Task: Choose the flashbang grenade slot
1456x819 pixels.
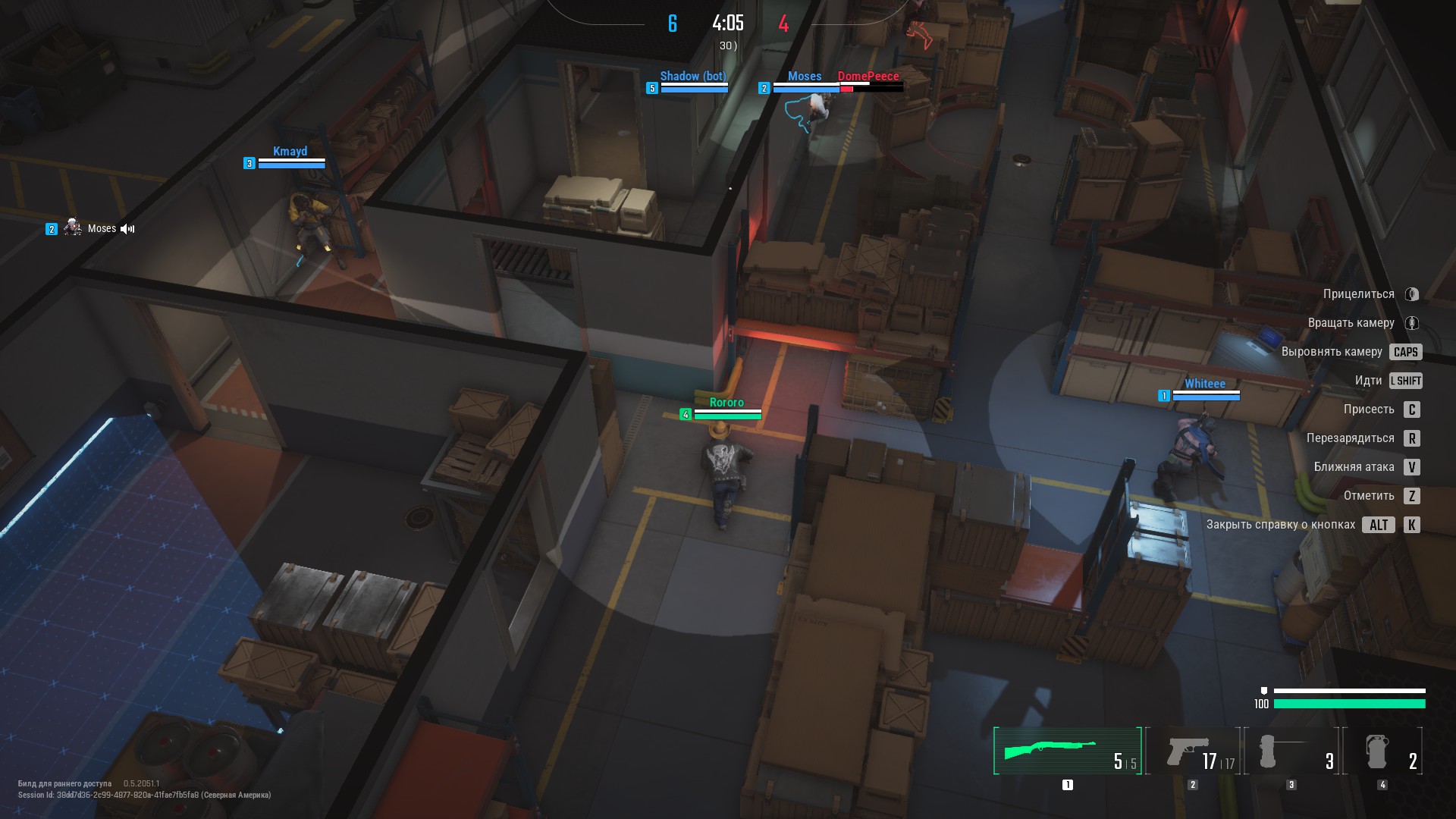Action: point(1291,751)
